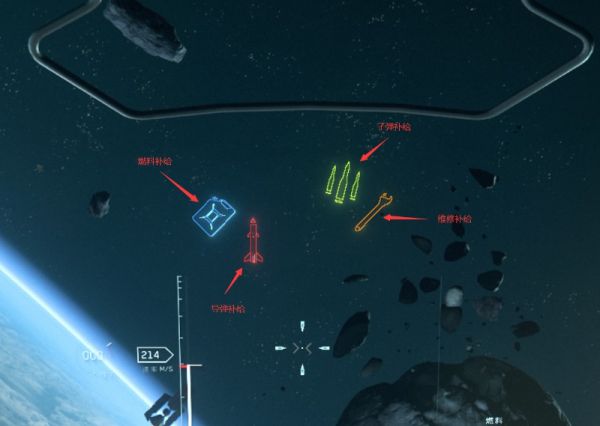Select the blue fuel canister supply icon
This screenshot has width=600, height=426.
[215, 215]
